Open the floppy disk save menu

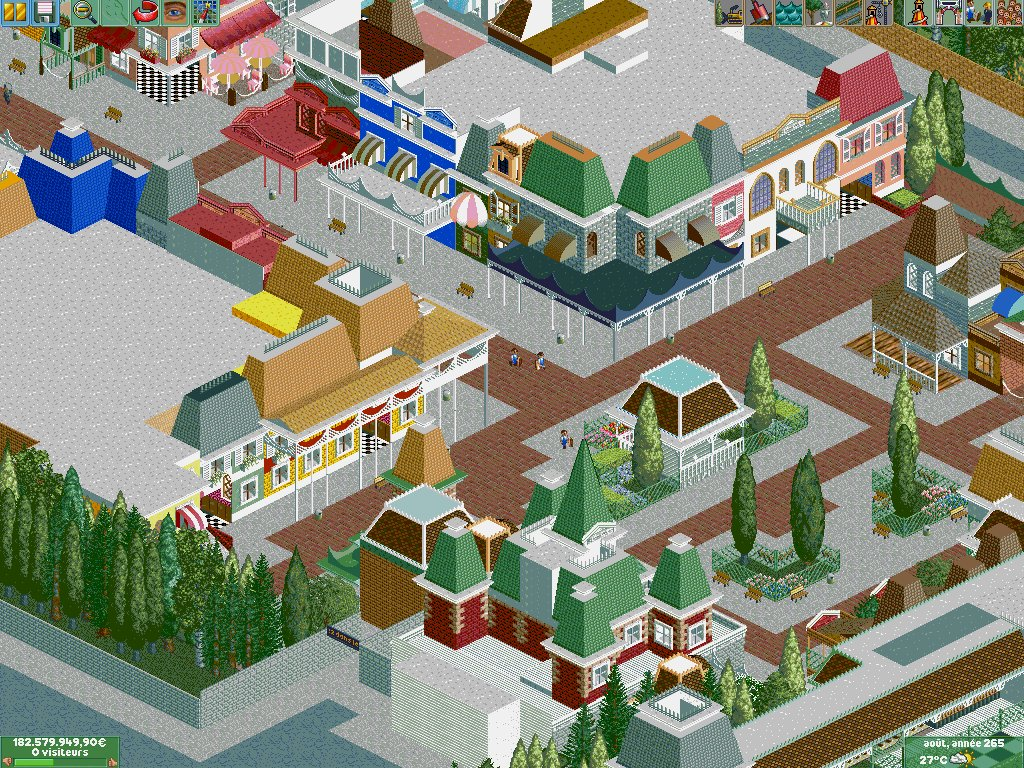(45, 12)
